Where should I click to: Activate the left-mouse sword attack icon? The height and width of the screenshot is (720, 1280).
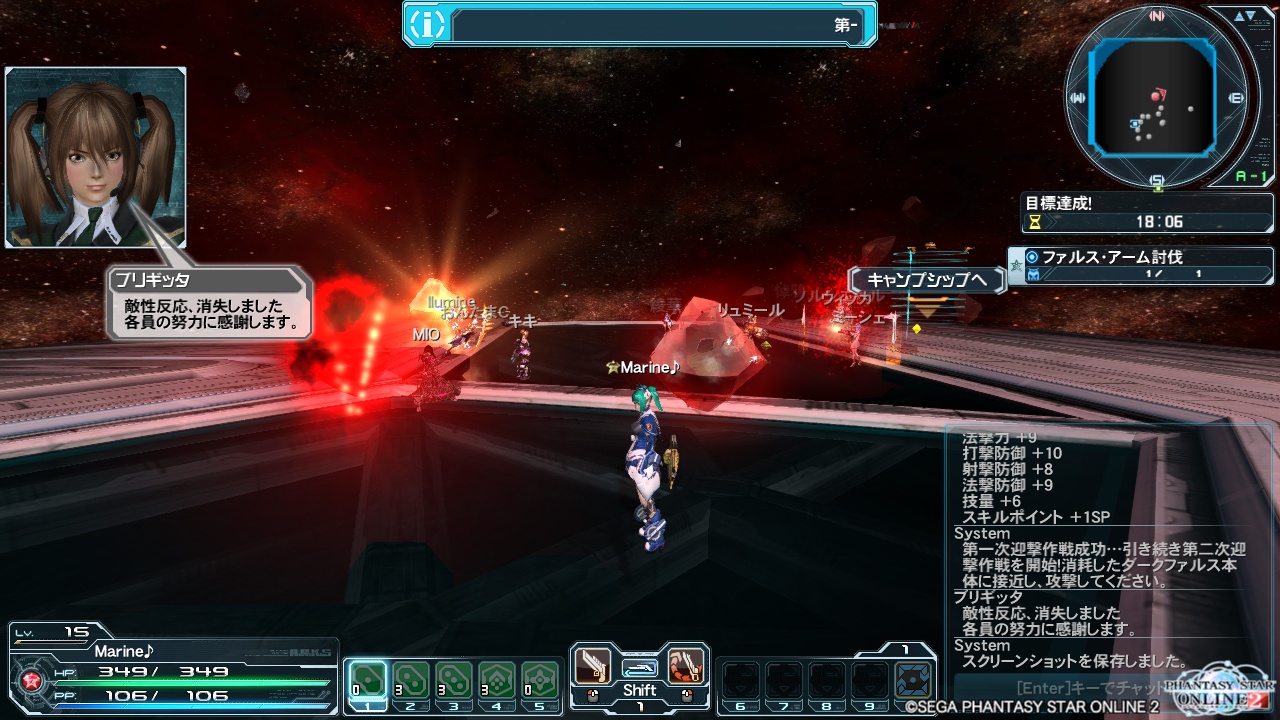tap(593, 666)
